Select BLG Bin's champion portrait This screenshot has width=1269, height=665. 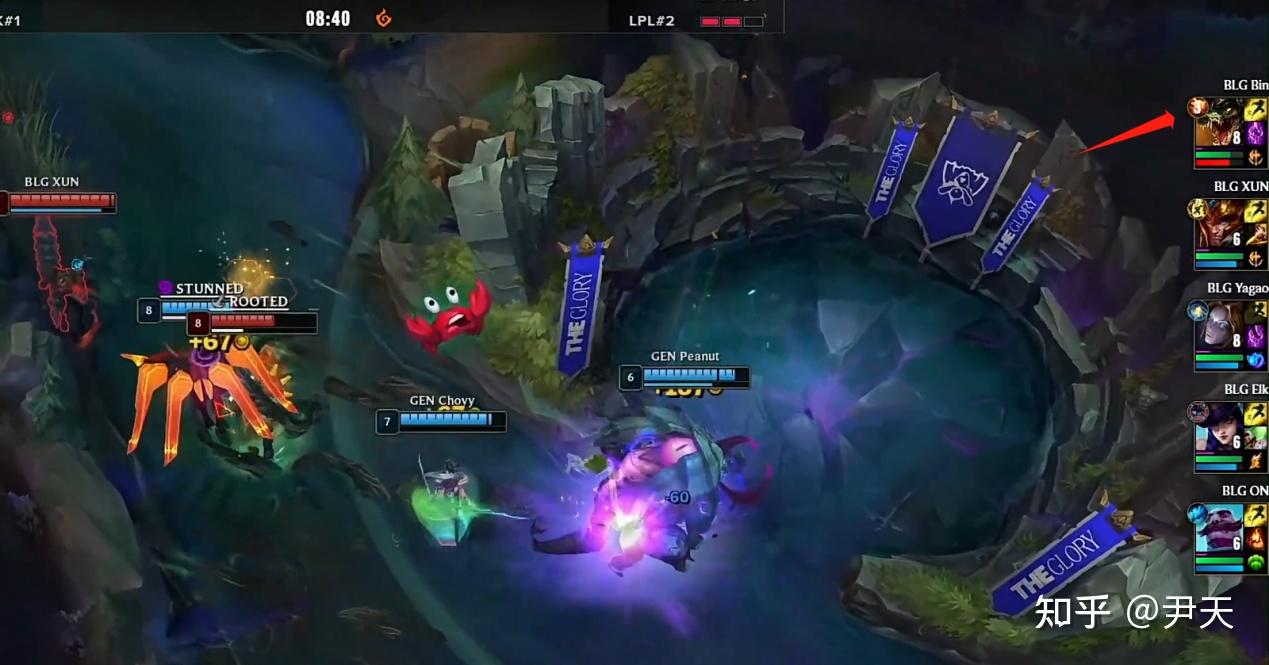click(x=1218, y=123)
